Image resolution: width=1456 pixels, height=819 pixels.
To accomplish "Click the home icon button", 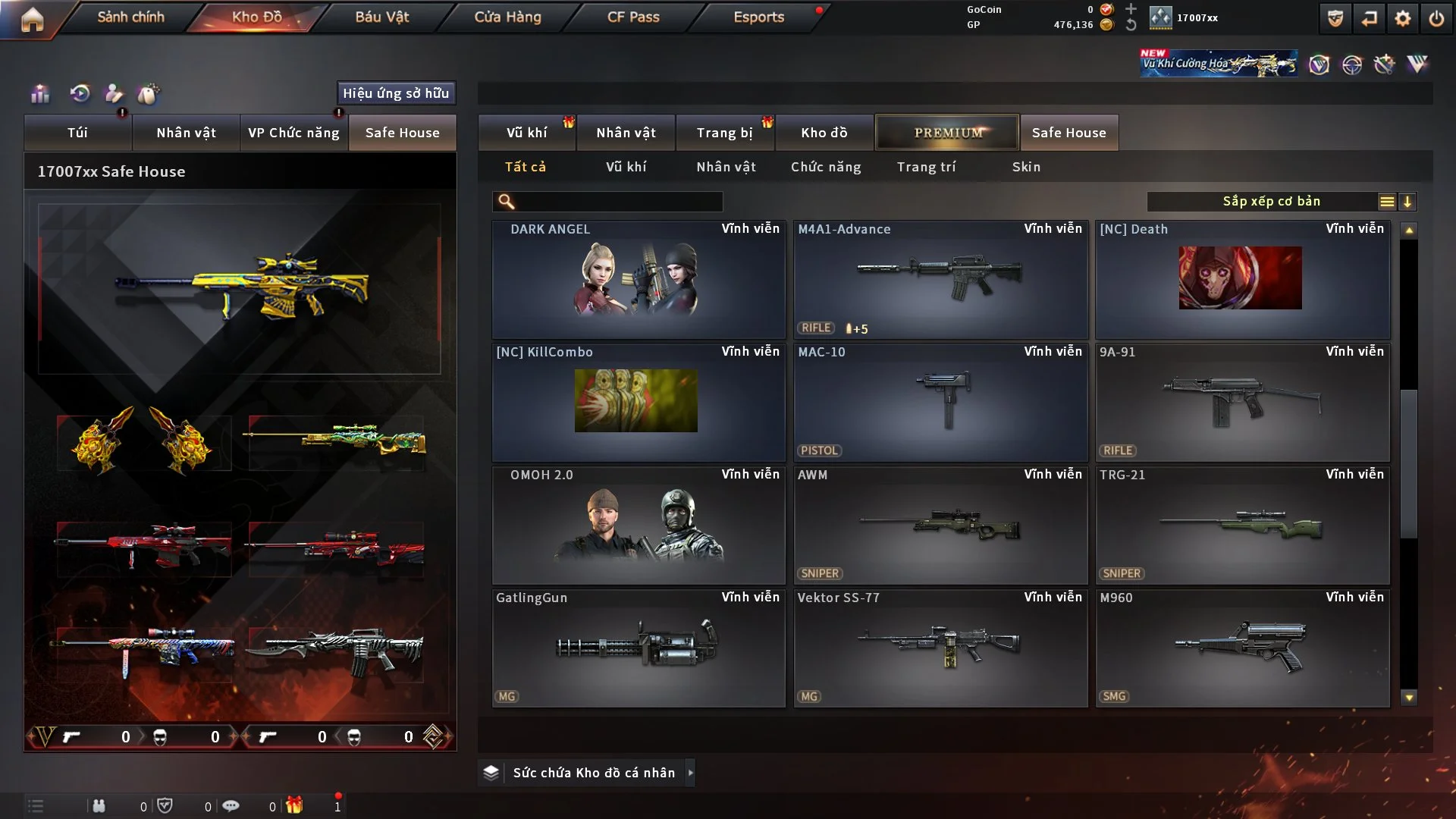I will [32, 19].
